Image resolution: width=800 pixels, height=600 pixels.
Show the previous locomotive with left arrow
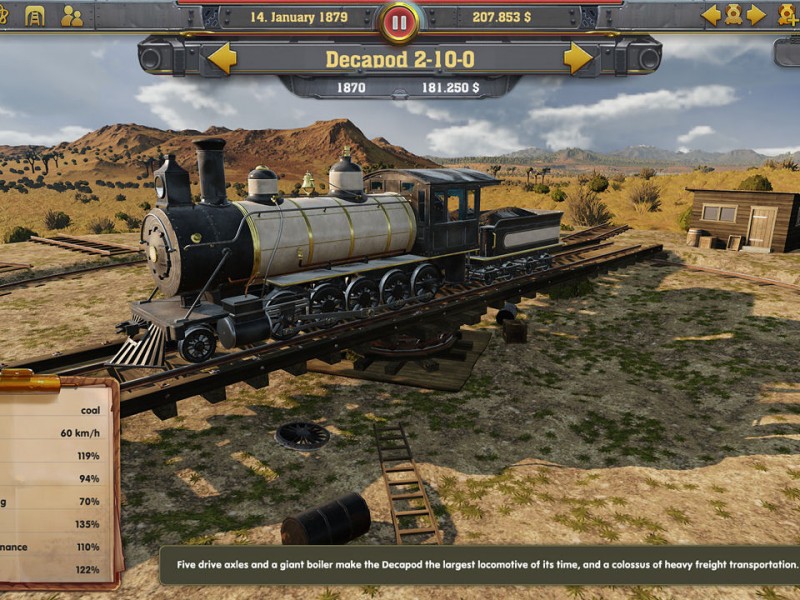click(222, 58)
